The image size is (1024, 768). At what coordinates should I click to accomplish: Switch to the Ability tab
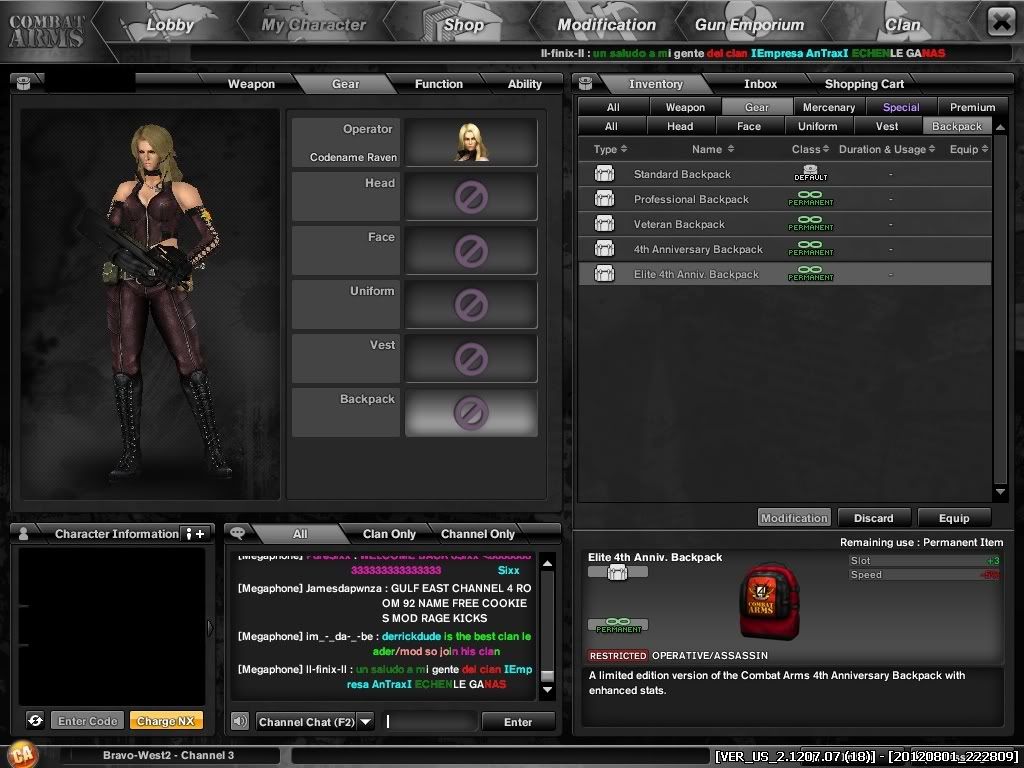[x=524, y=84]
